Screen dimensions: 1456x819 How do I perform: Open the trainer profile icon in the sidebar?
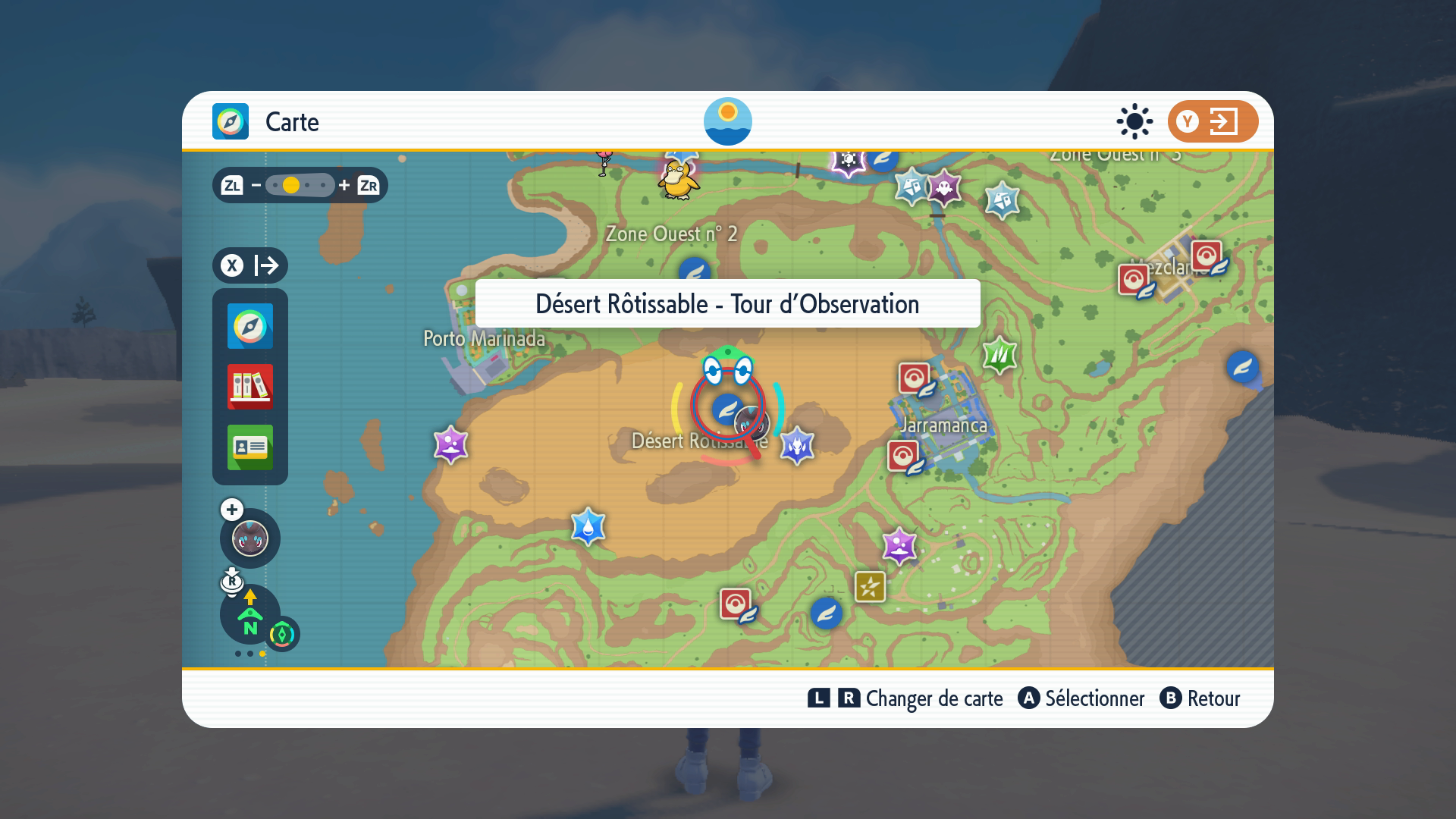pyautogui.click(x=249, y=448)
